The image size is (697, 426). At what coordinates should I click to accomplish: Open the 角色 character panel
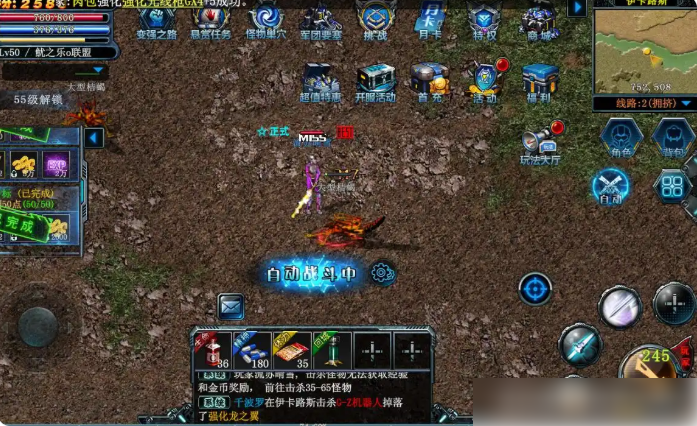[620, 137]
